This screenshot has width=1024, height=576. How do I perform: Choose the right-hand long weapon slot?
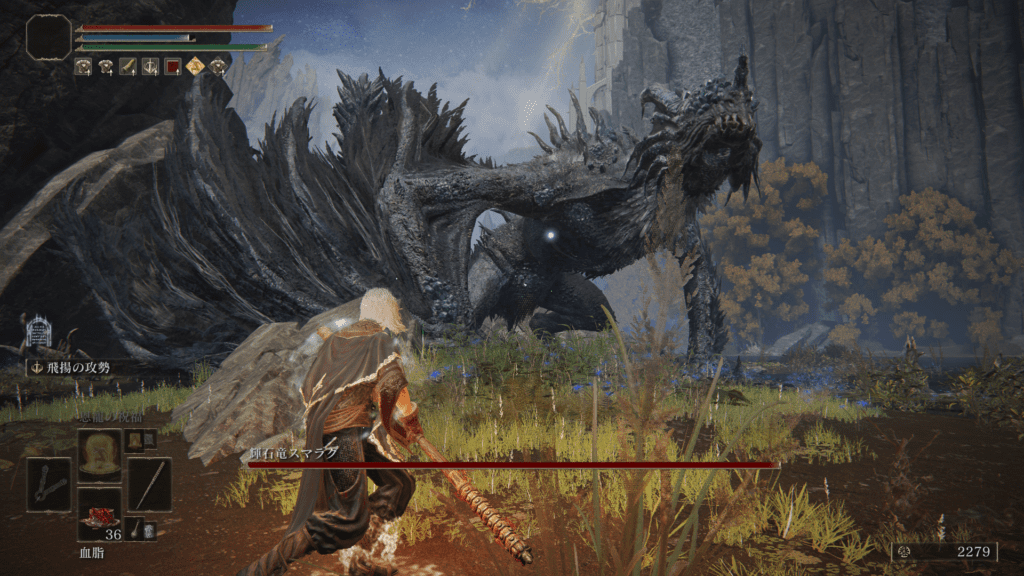[149, 485]
